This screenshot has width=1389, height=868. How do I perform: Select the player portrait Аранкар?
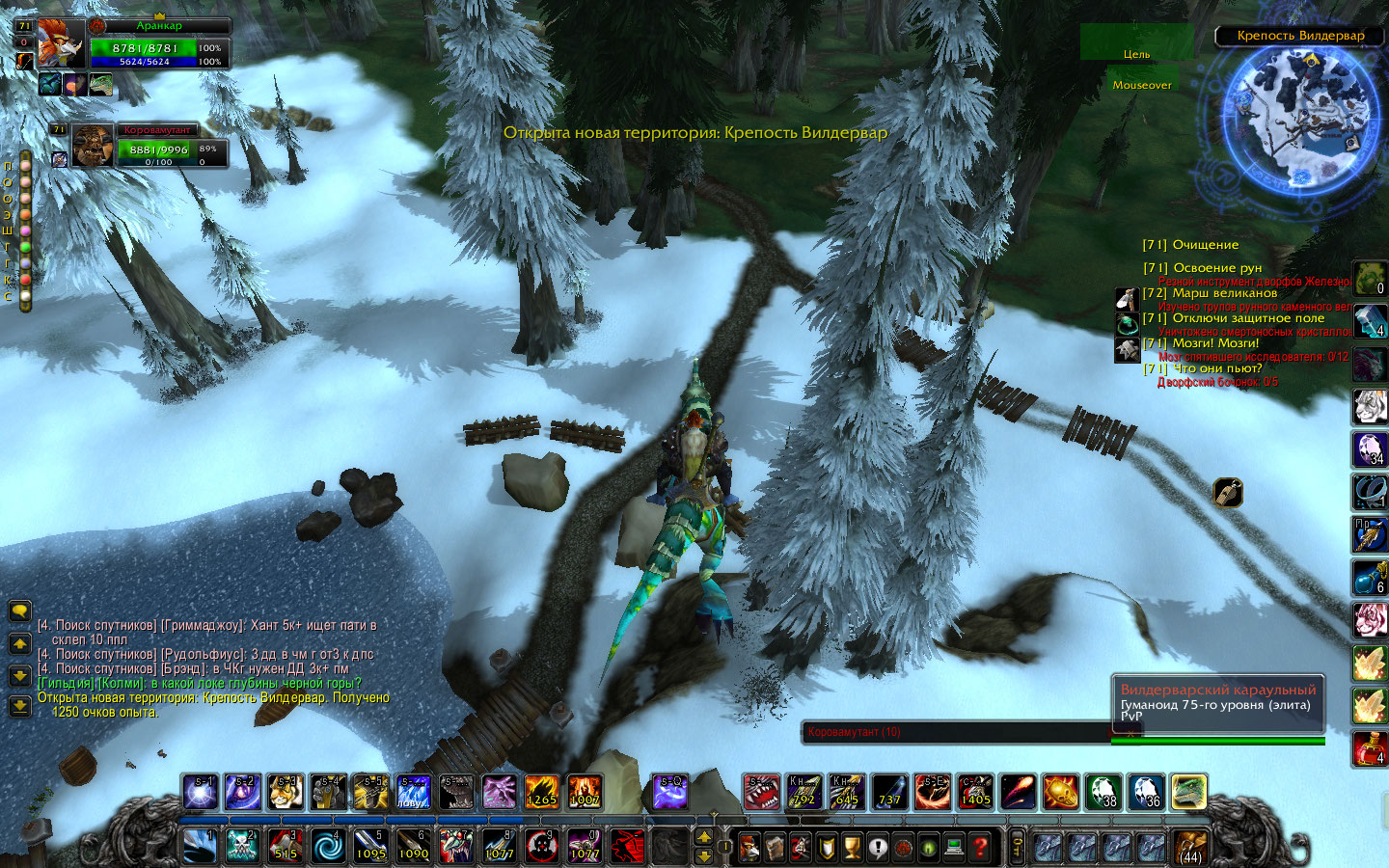tap(61, 43)
